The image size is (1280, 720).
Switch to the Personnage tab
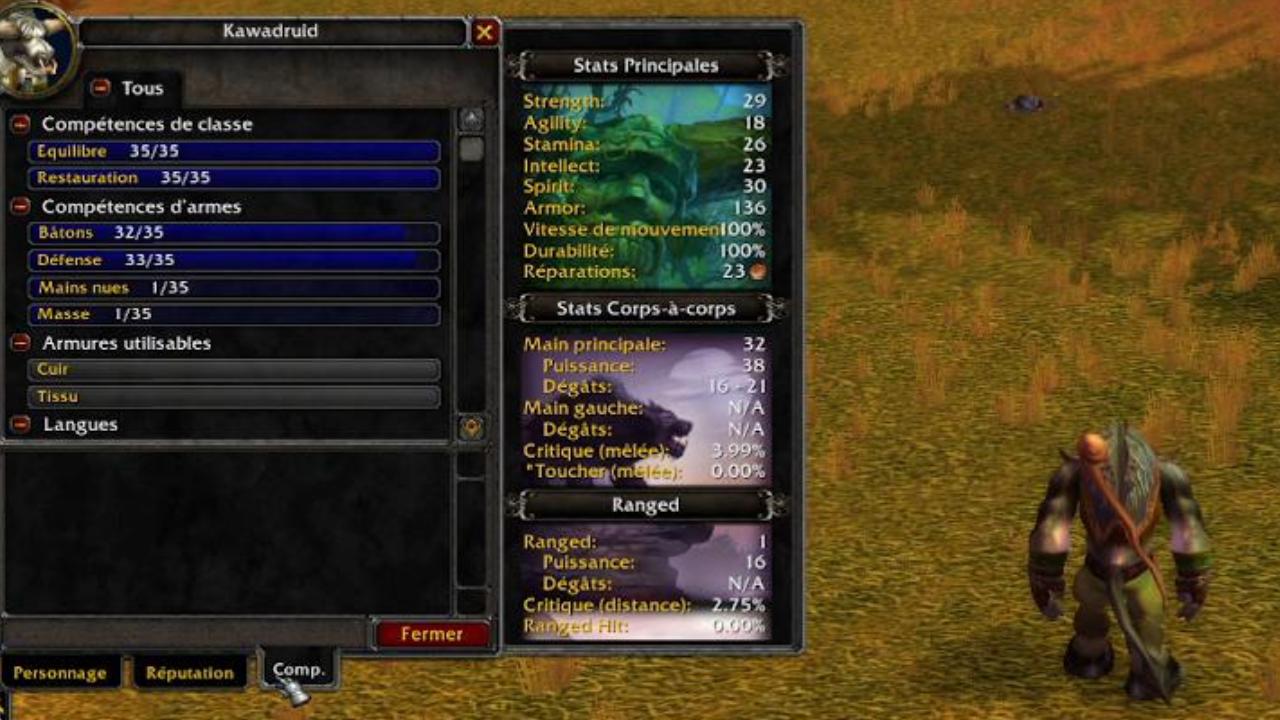(x=60, y=673)
